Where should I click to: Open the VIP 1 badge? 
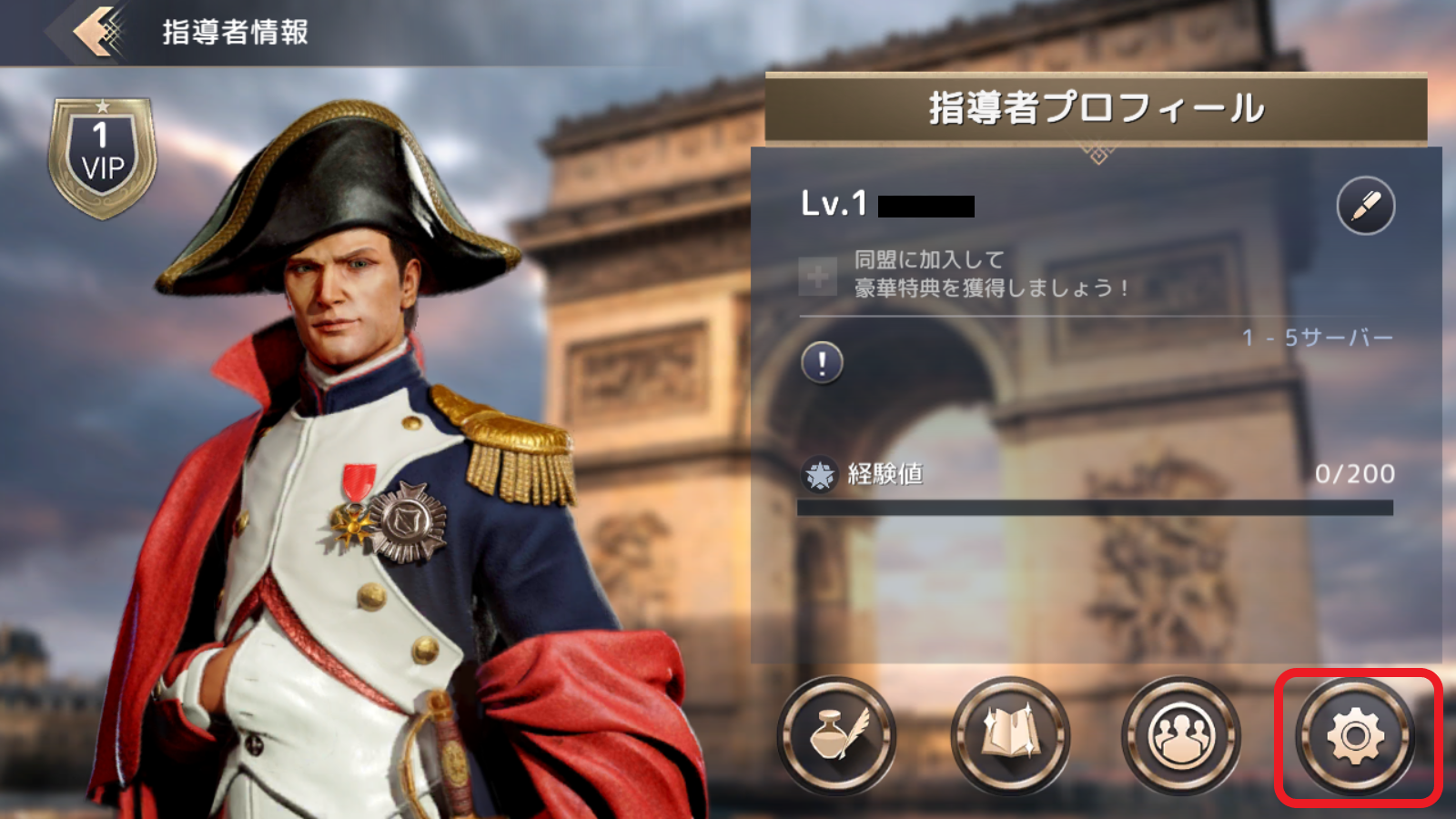[102, 158]
